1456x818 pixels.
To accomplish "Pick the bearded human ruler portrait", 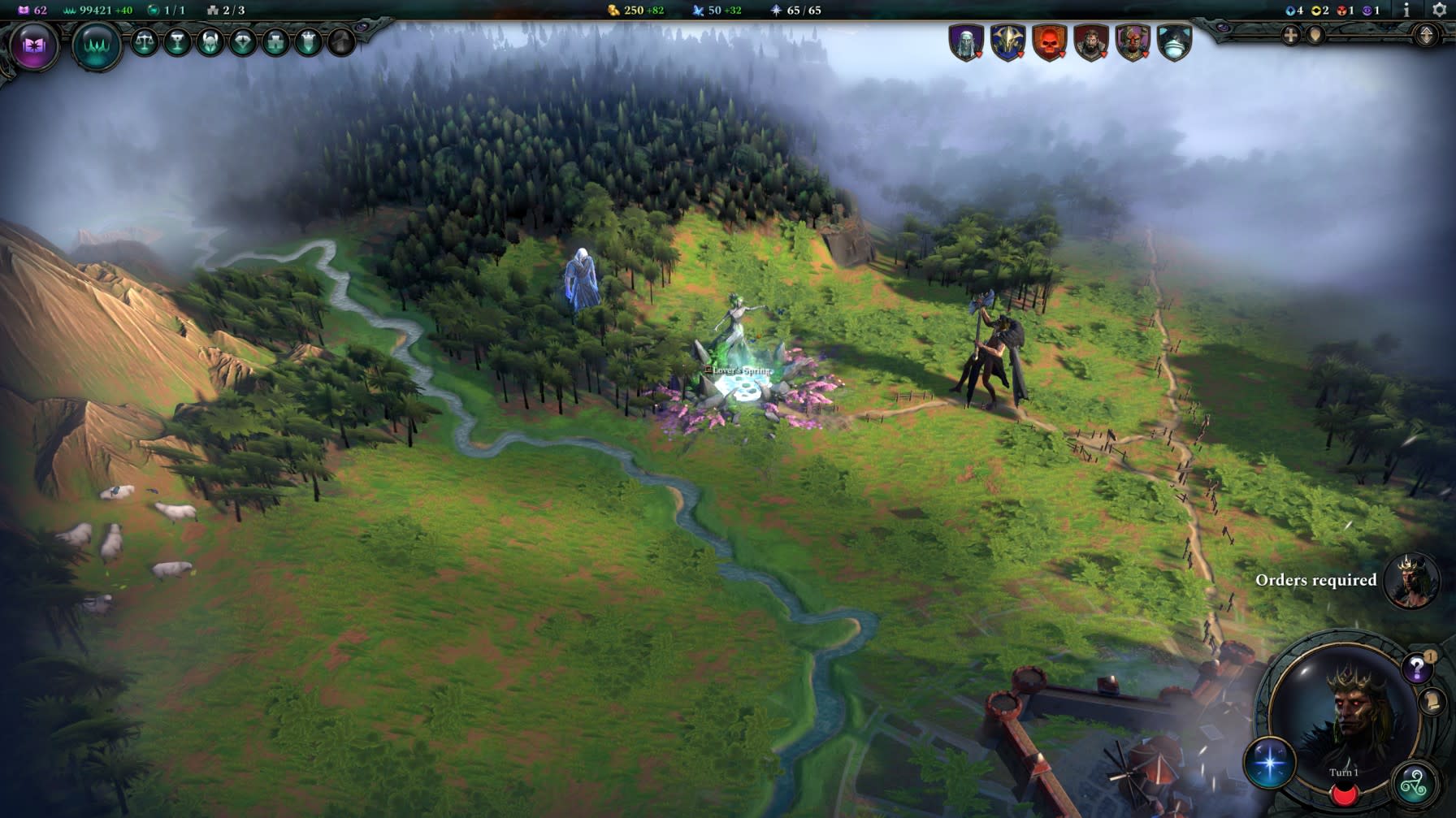I will coord(1090,42).
